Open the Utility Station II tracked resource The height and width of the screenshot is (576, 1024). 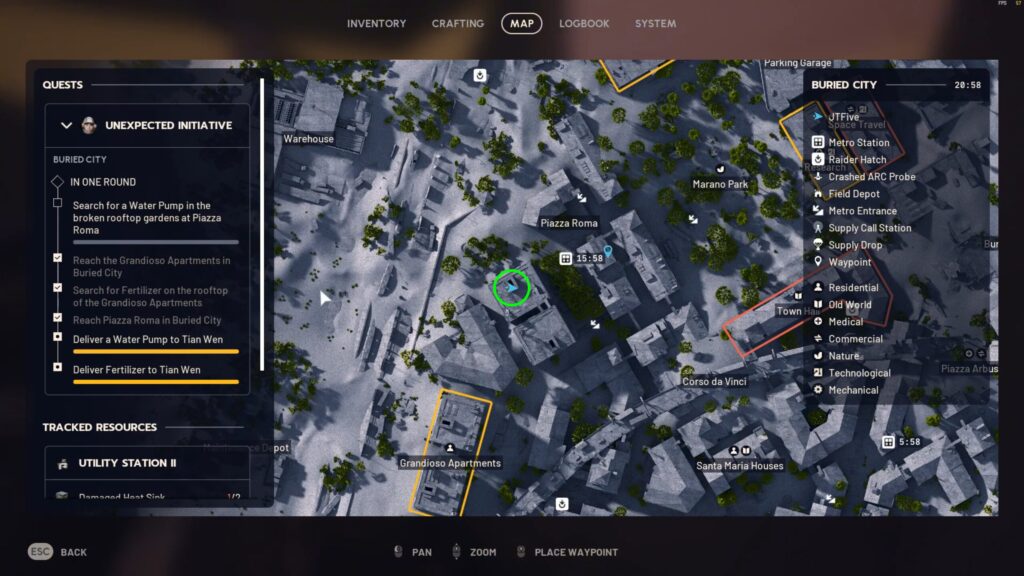pos(141,464)
